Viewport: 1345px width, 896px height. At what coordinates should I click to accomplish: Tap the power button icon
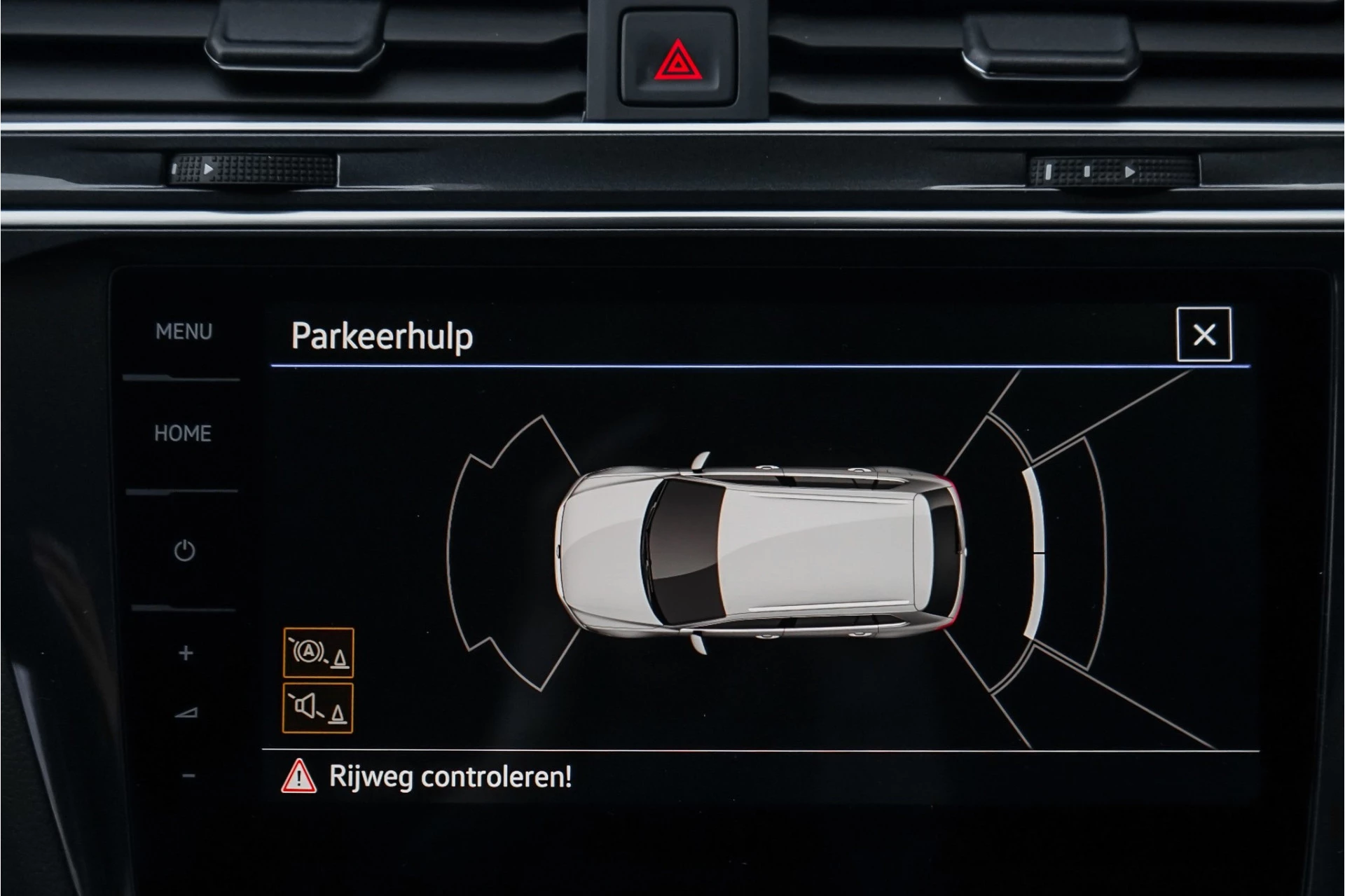pos(184,551)
